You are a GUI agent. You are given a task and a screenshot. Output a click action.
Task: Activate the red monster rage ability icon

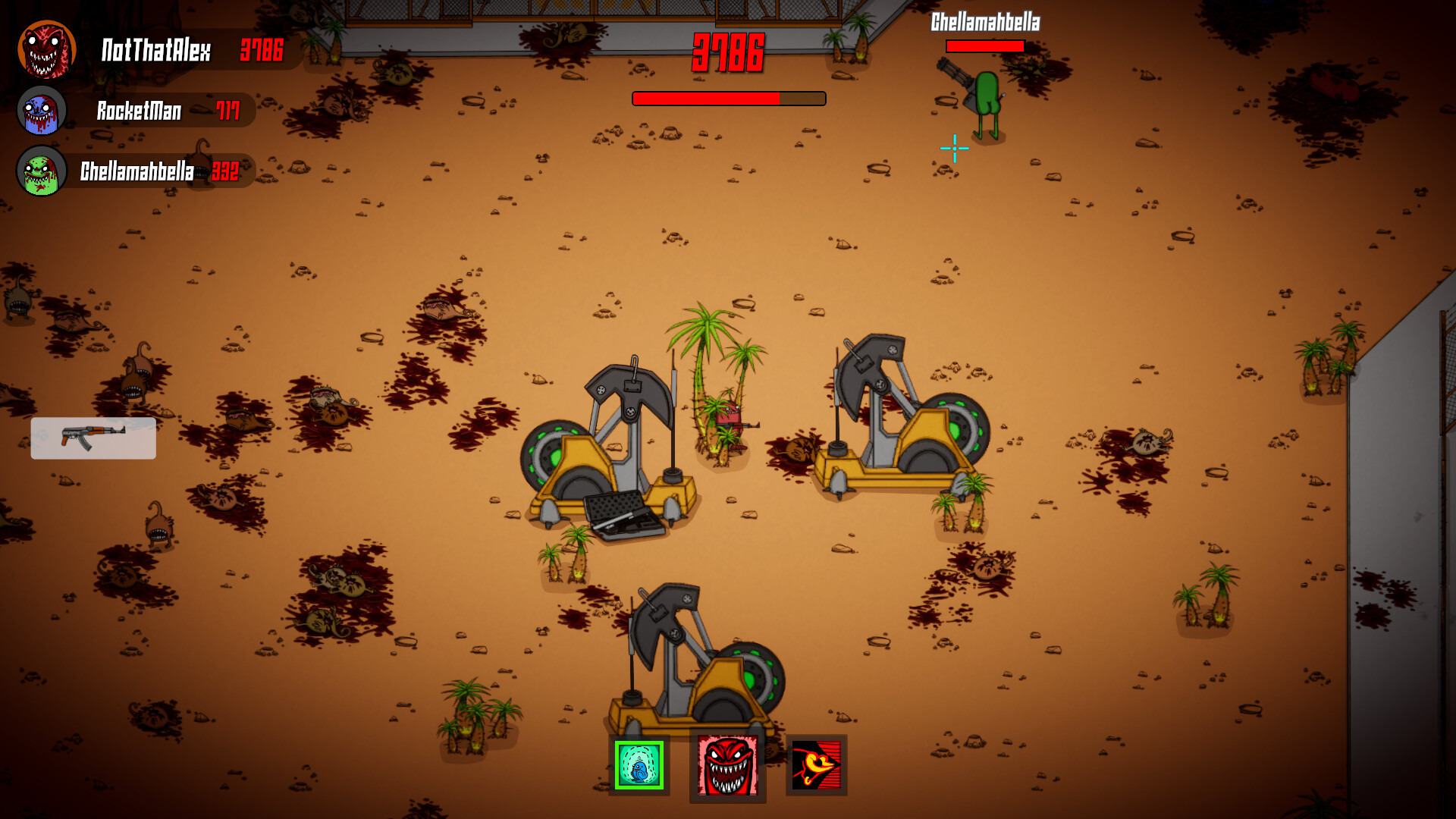click(728, 766)
